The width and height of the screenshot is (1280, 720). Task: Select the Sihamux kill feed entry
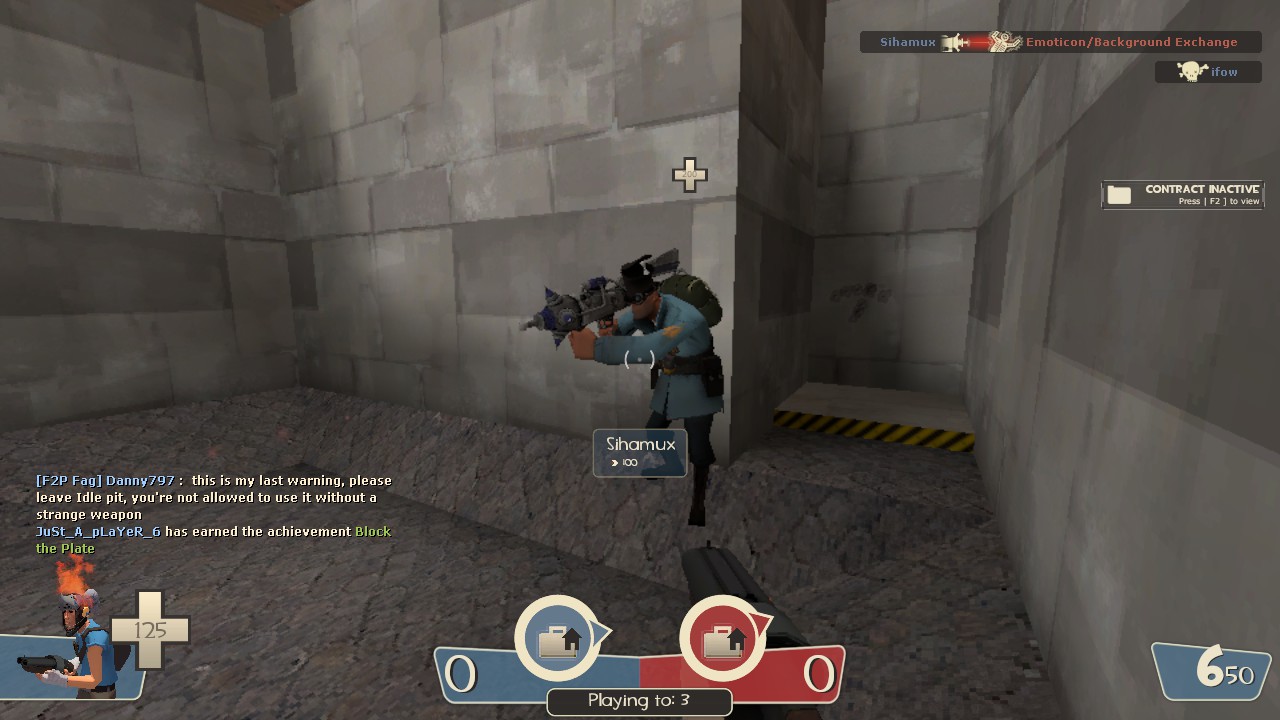point(1060,42)
